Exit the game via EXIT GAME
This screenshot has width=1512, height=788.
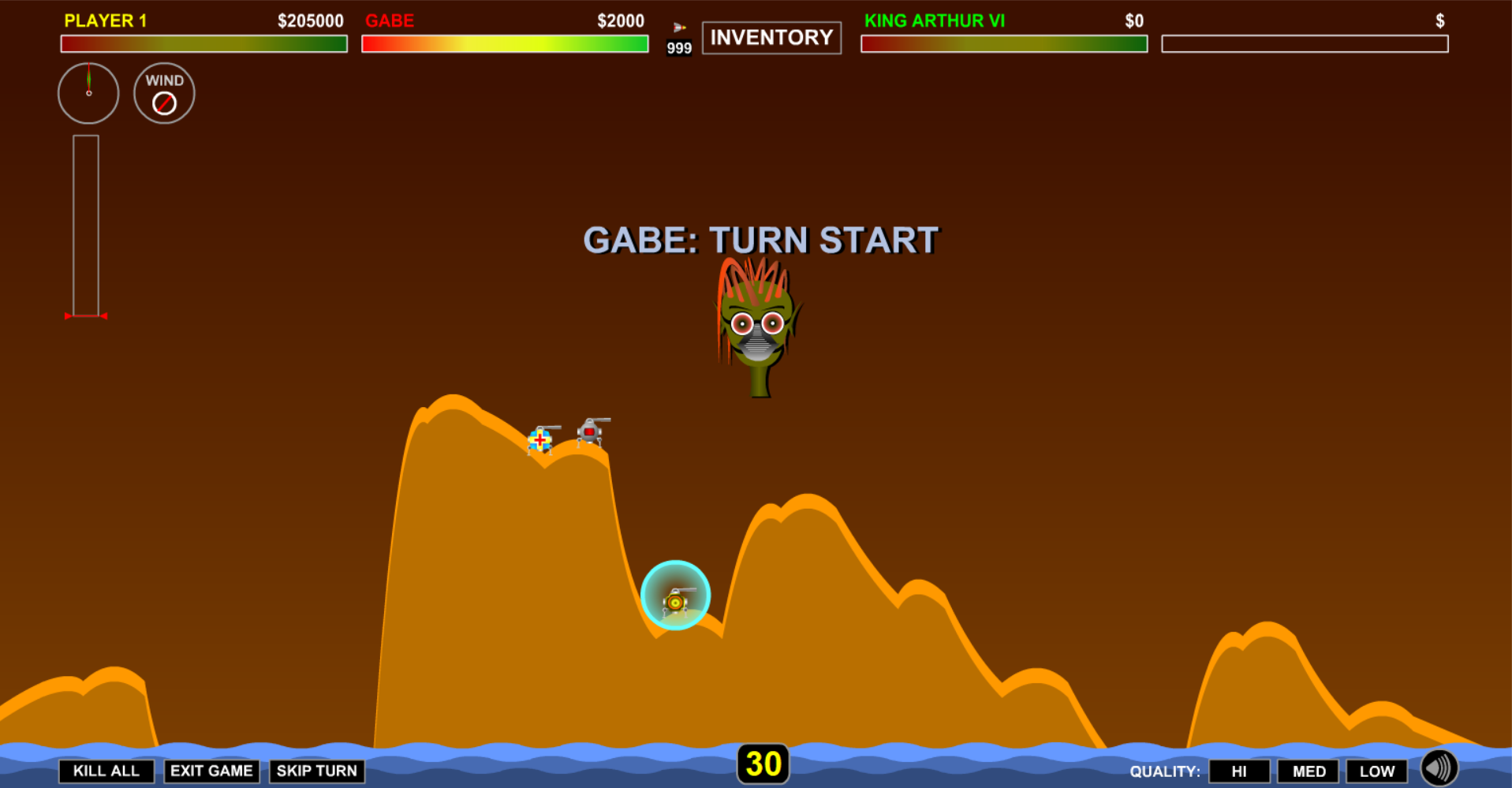point(211,771)
